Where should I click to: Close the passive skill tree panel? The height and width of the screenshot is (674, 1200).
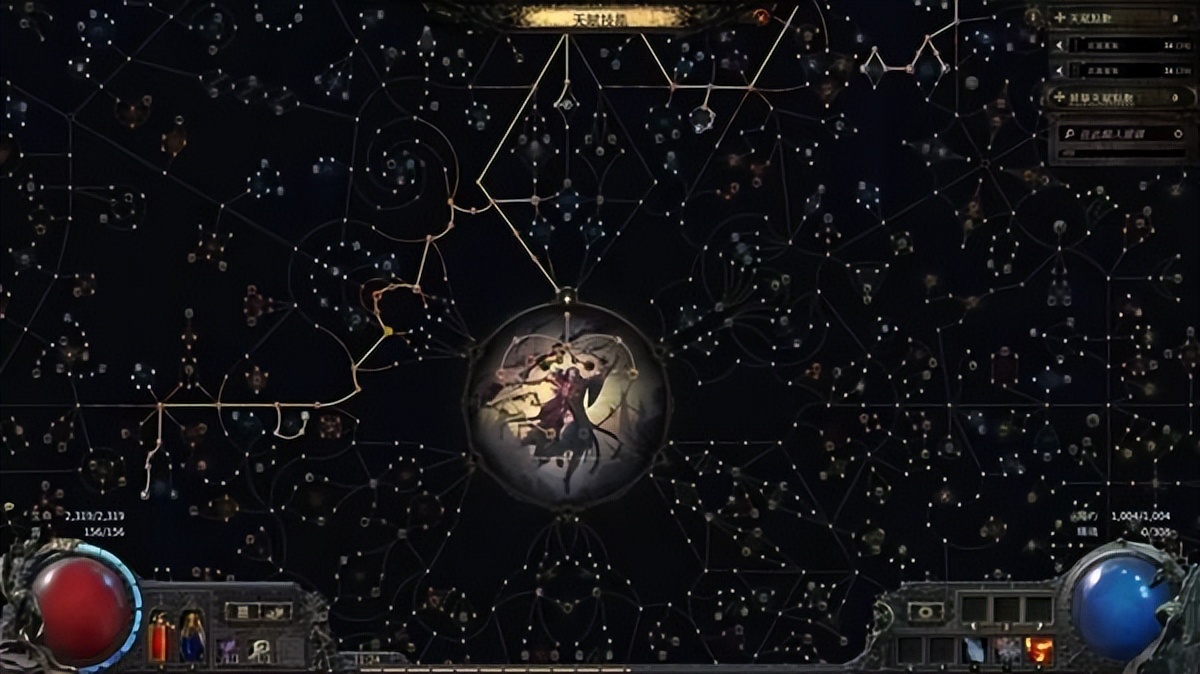click(x=761, y=16)
